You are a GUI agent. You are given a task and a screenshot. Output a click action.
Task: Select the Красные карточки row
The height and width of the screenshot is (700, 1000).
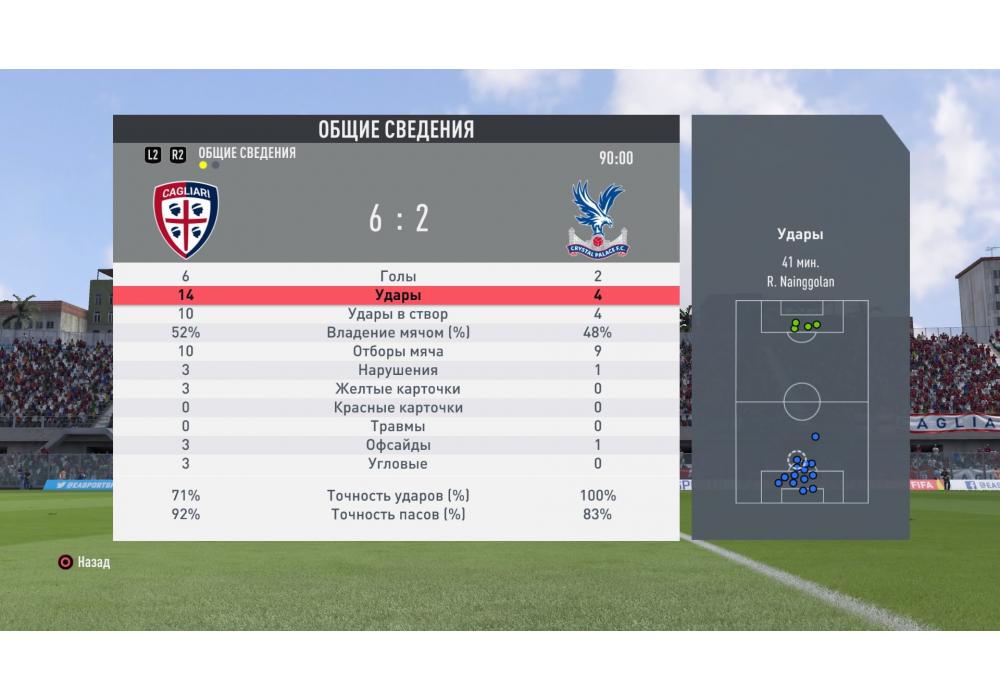(x=397, y=408)
